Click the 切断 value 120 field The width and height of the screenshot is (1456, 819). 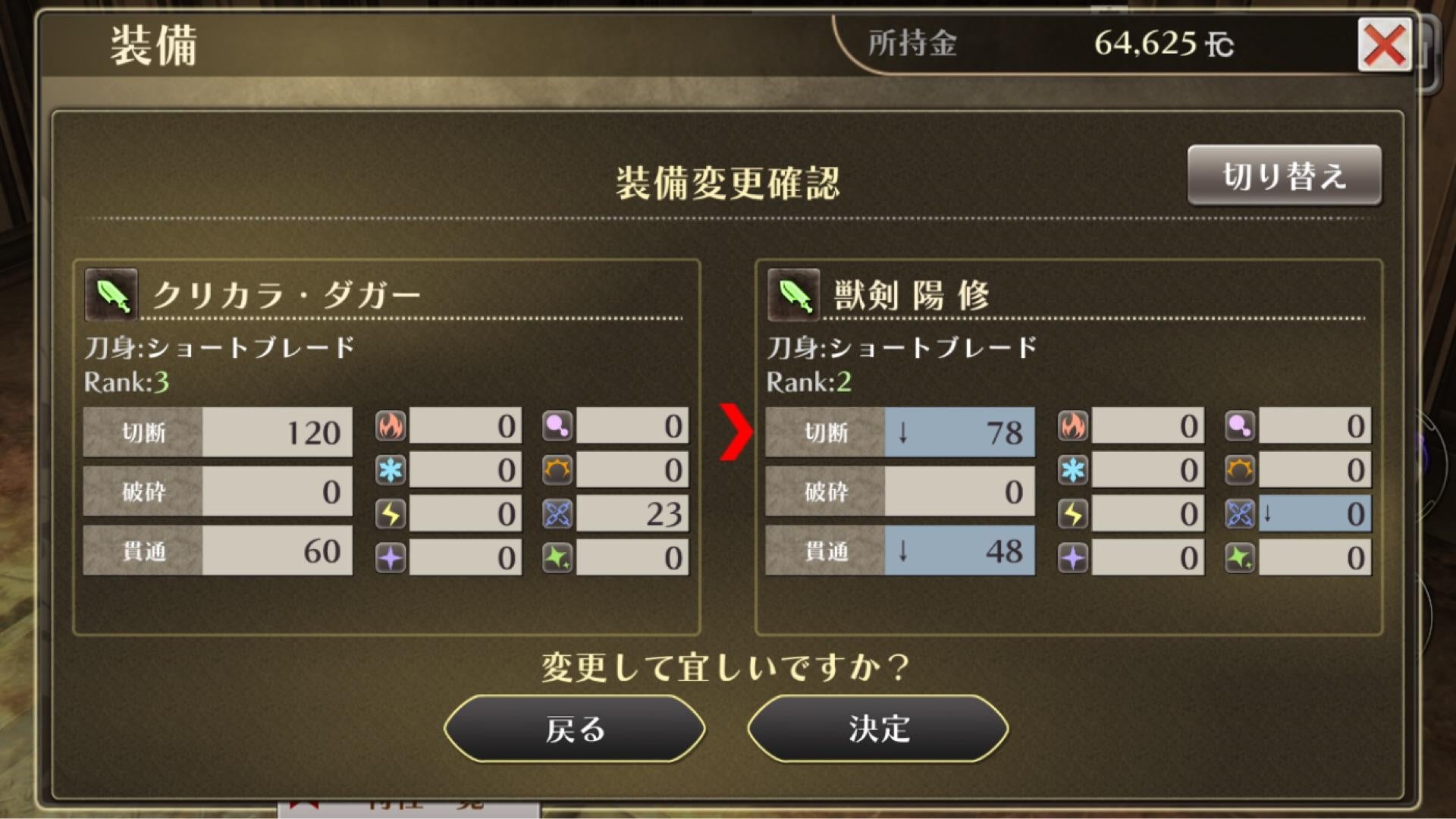277,433
